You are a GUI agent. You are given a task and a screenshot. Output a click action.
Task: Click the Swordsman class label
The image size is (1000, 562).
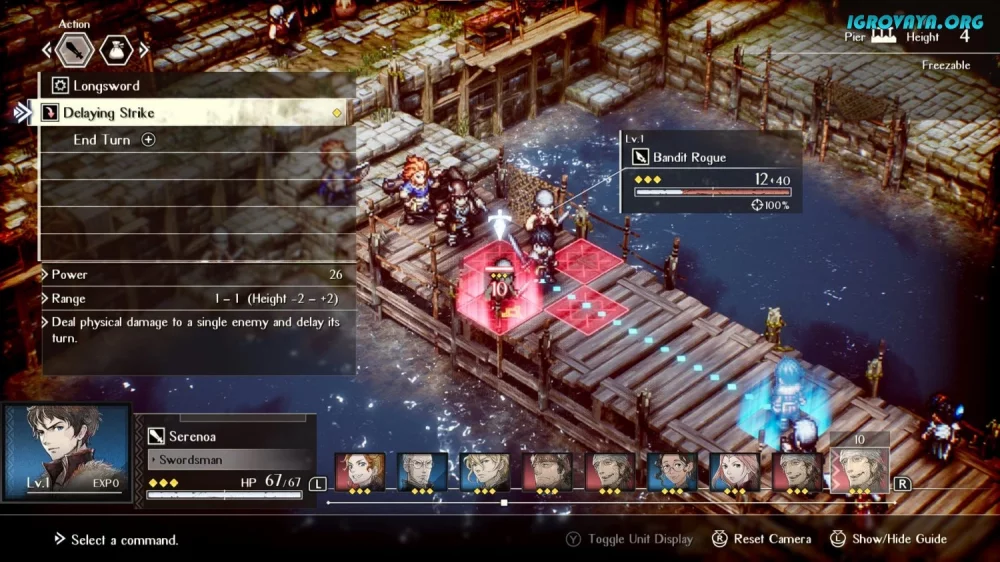tap(230, 460)
